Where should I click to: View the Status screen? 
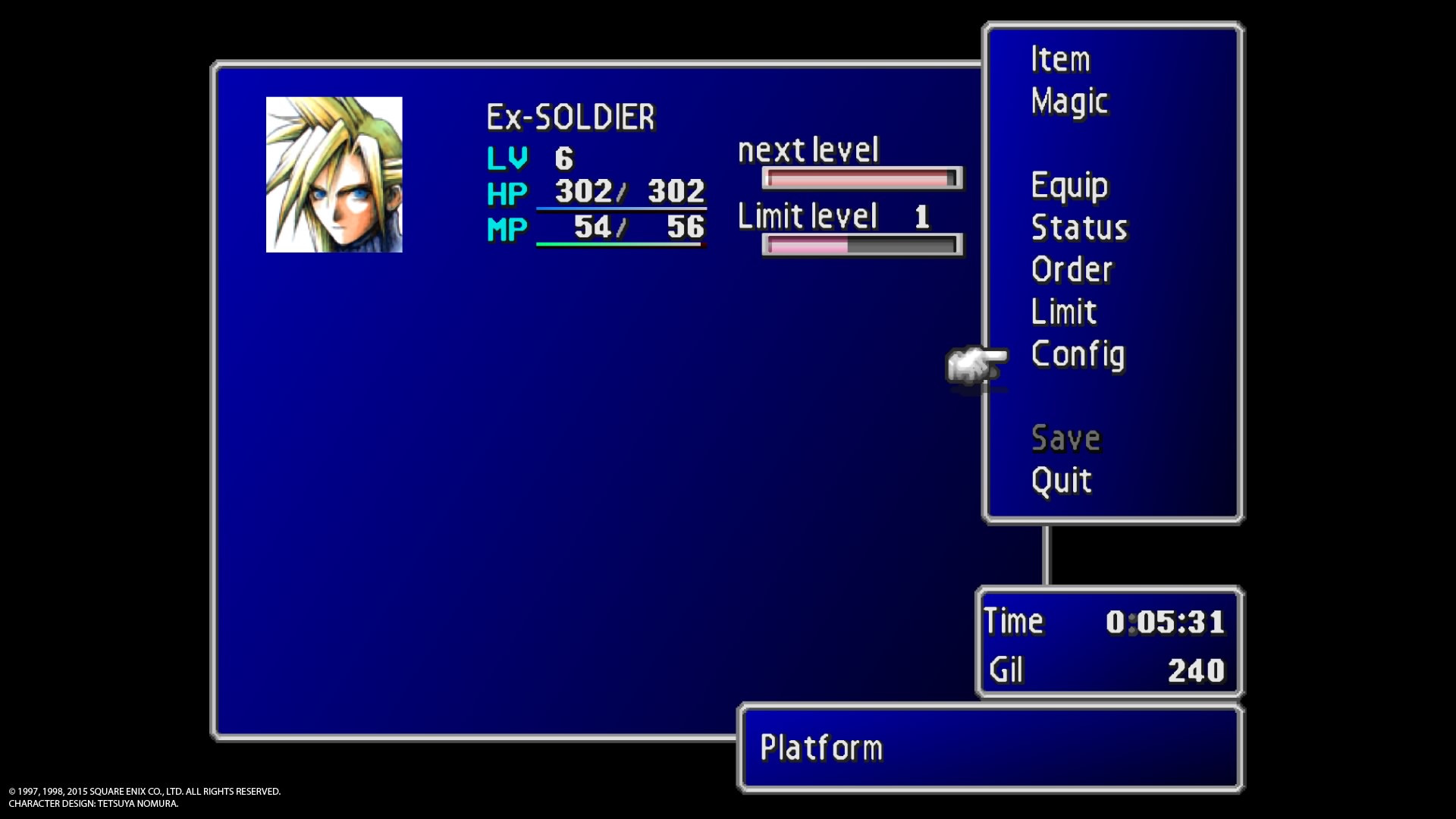1079,227
